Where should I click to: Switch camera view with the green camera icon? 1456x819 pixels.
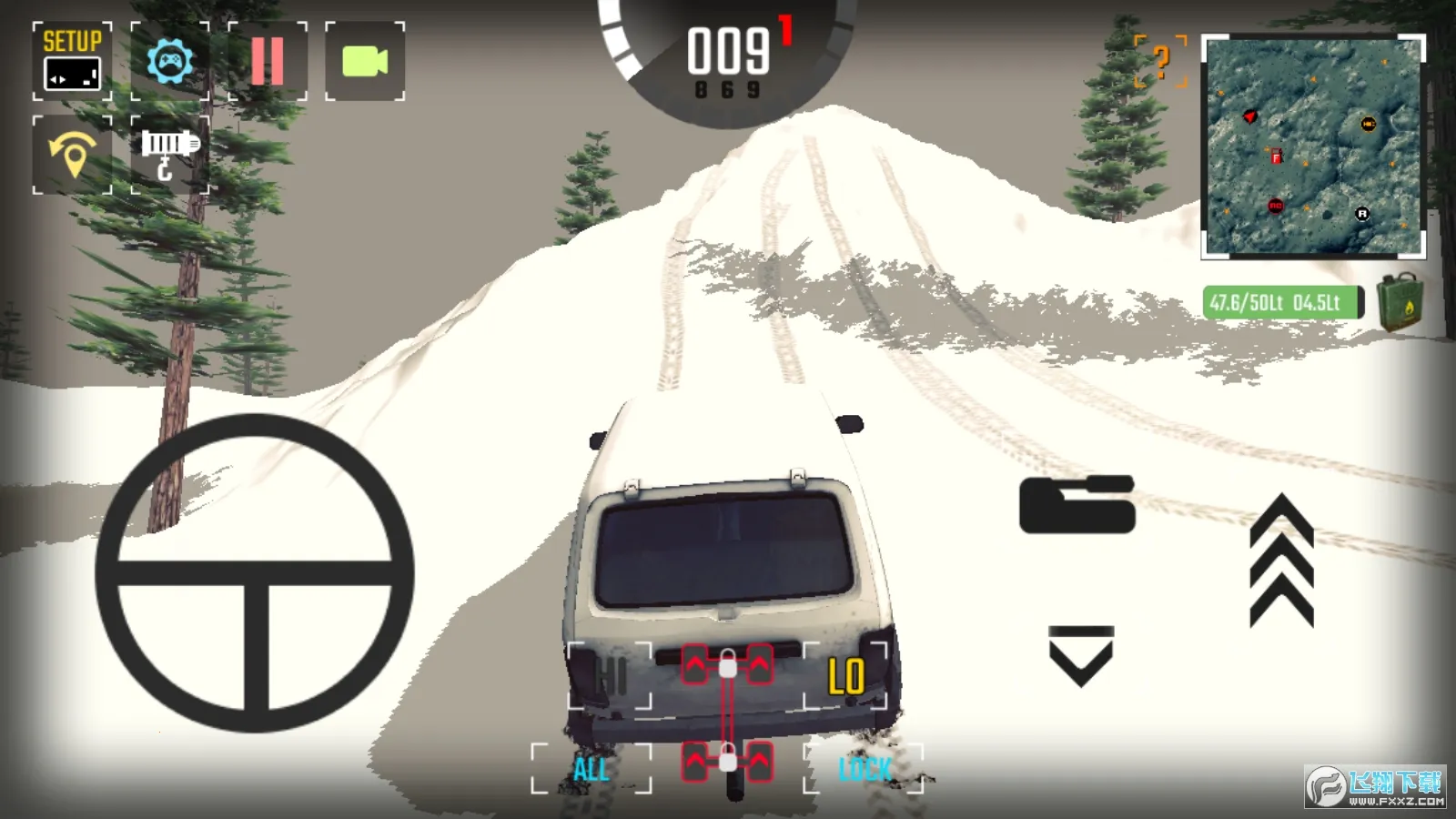coord(365,61)
